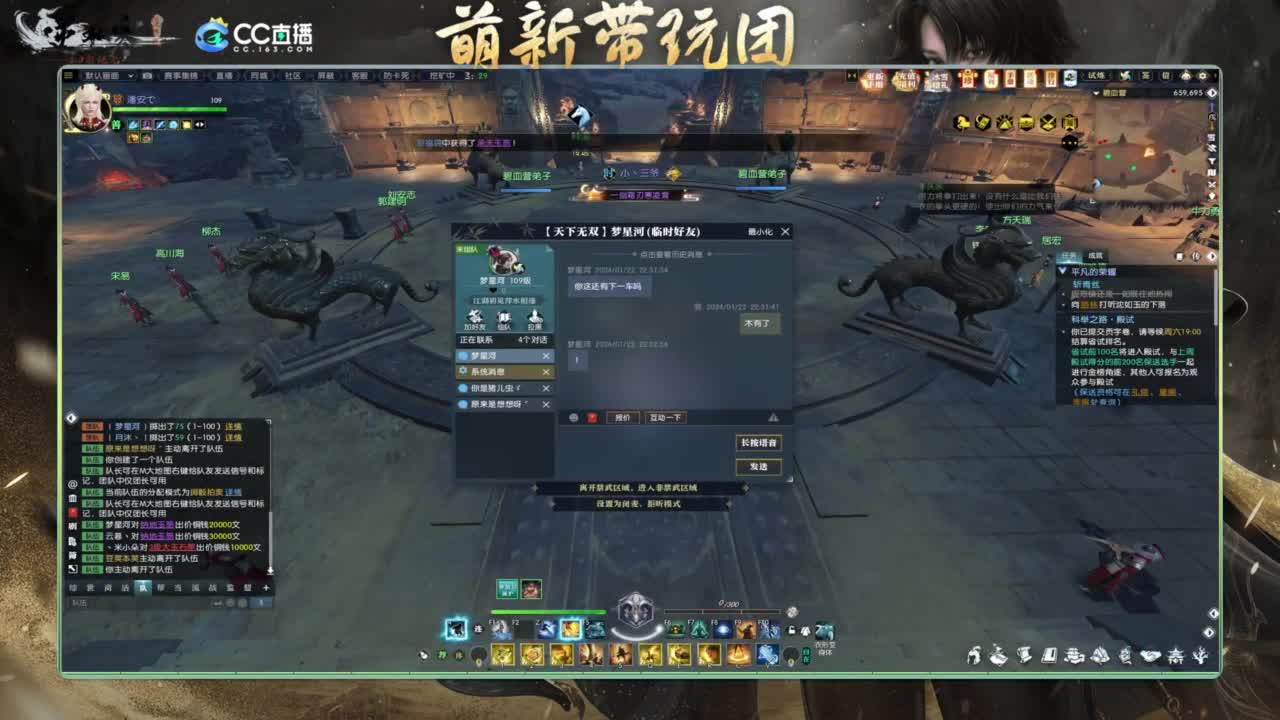Viewport: 1280px width, 720px height.
Task: Click the @ mention icon beside the chat log
Action: tap(74, 482)
